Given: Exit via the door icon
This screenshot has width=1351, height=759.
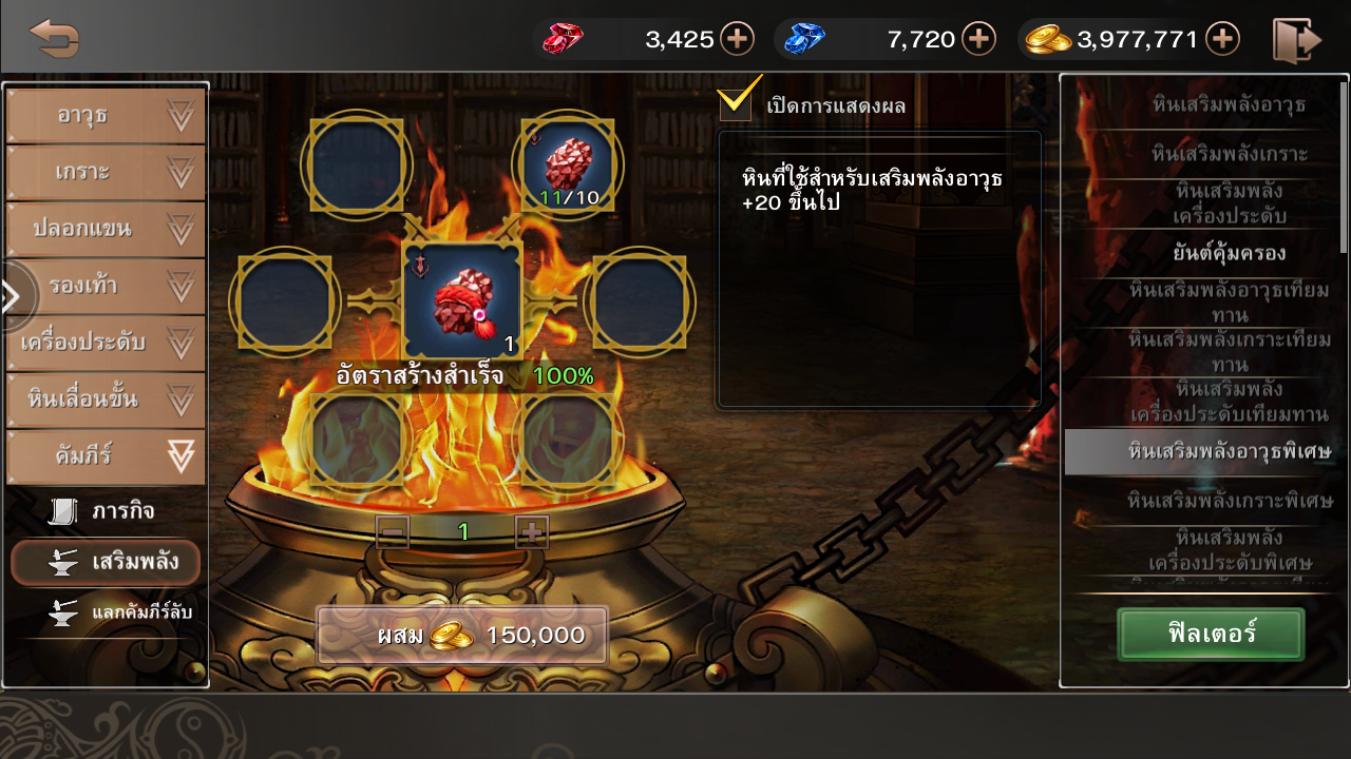Looking at the screenshot, I should [x=1296, y=40].
